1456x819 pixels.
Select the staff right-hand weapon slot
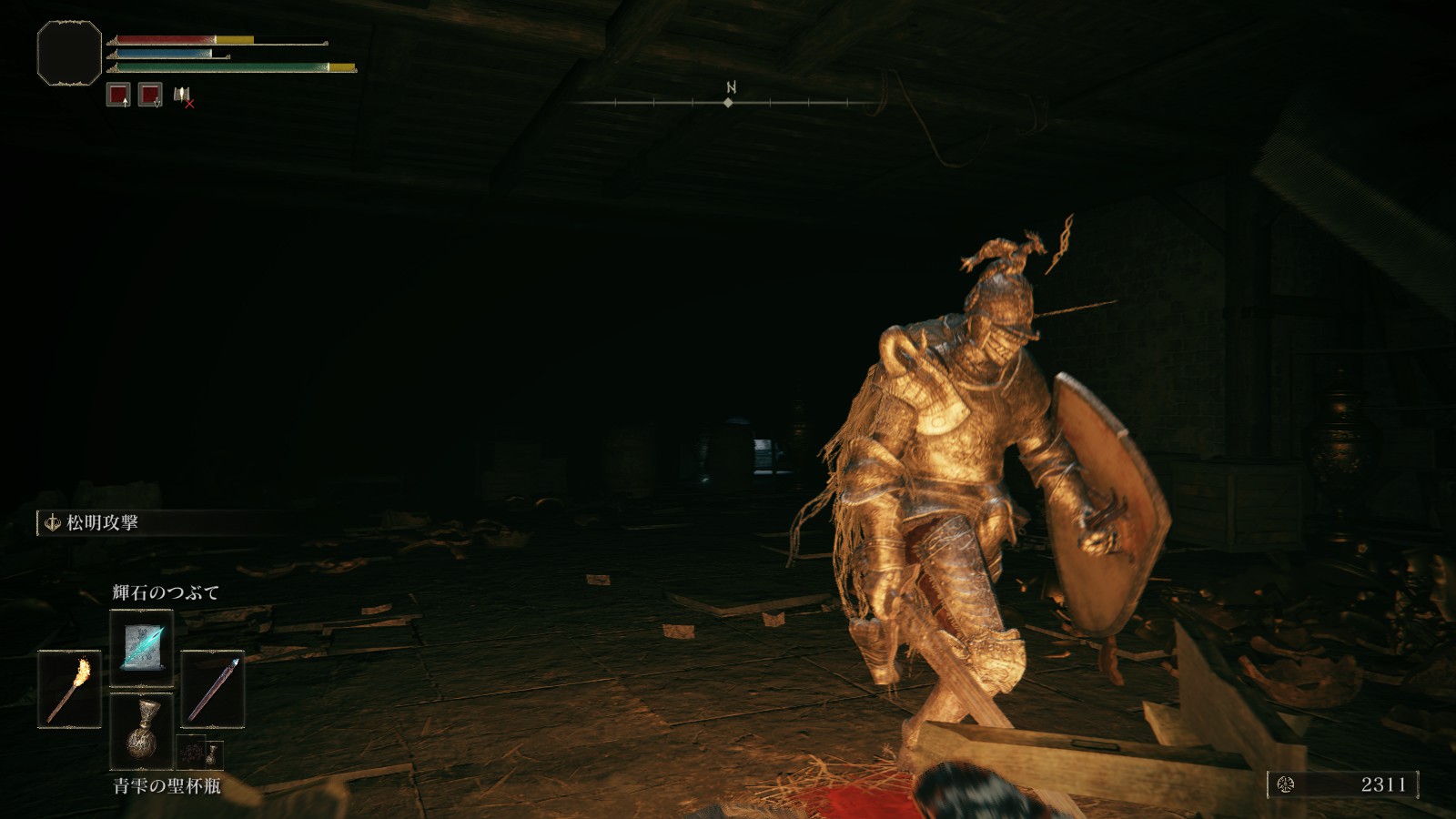(x=212, y=689)
